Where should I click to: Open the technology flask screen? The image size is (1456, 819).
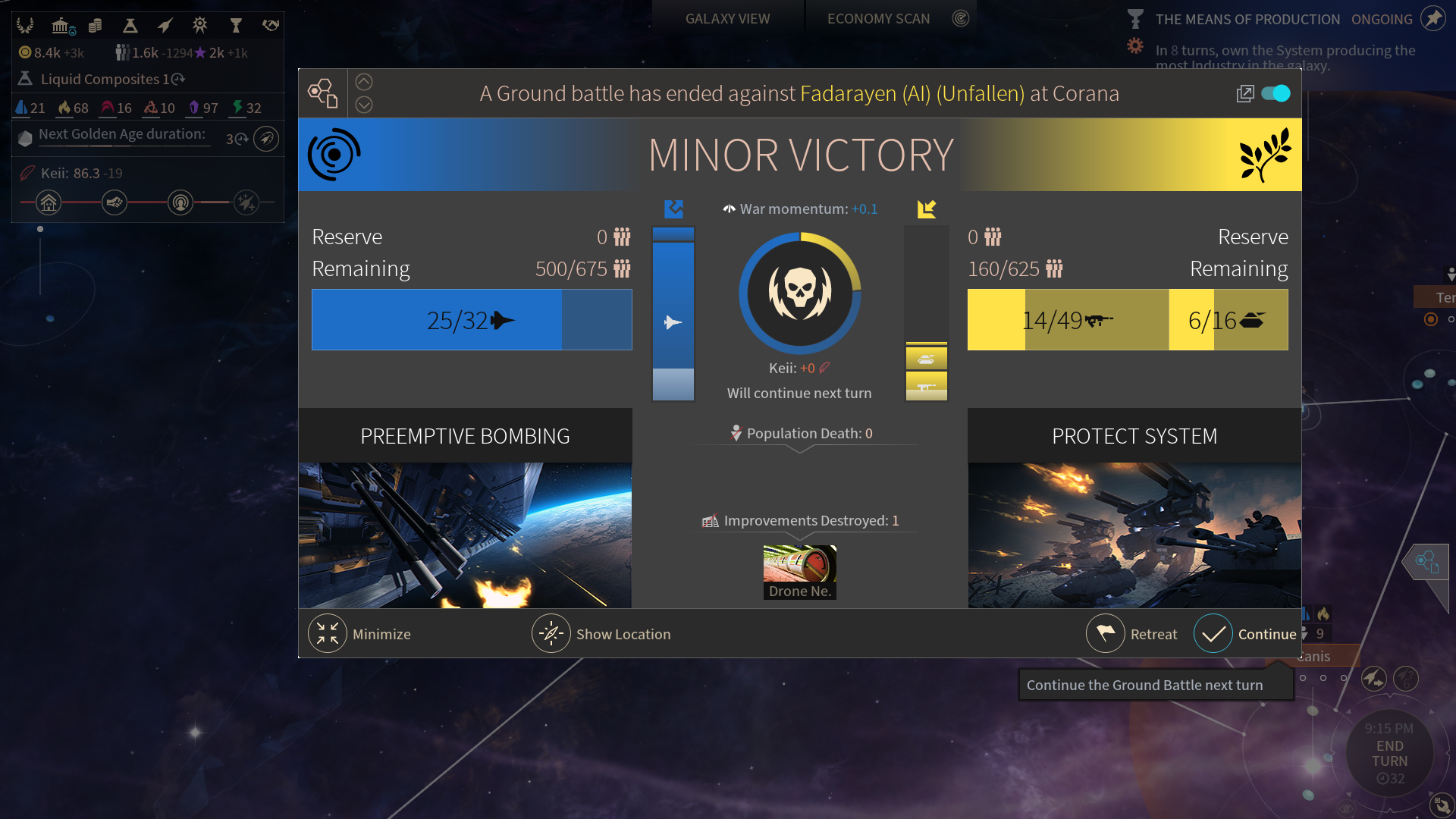click(130, 26)
